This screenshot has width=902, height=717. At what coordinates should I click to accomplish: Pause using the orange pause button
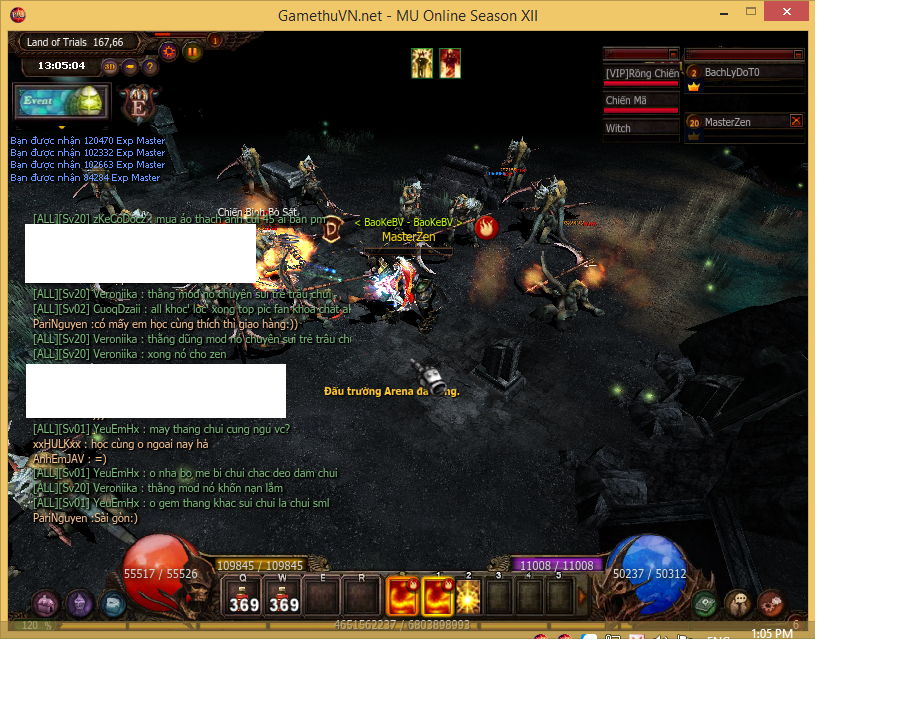(192, 51)
